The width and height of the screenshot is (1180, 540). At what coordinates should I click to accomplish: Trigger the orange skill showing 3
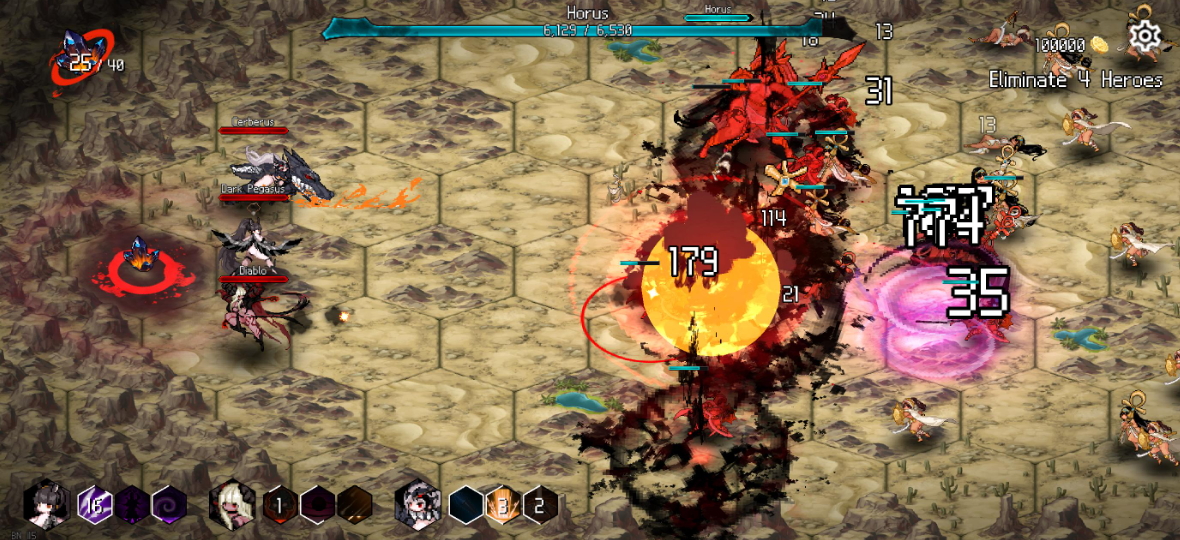click(x=503, y=505)
